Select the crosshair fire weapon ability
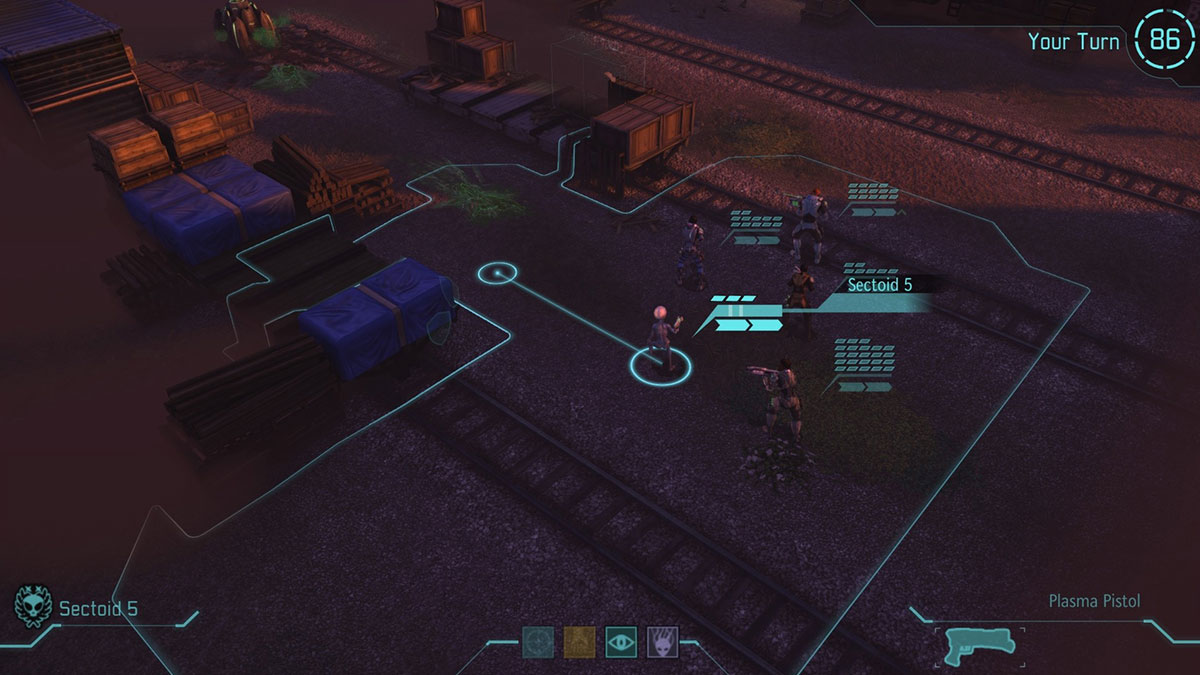Screen dimensions: 1200x675 pyautogui.click(x=537, y=641)
